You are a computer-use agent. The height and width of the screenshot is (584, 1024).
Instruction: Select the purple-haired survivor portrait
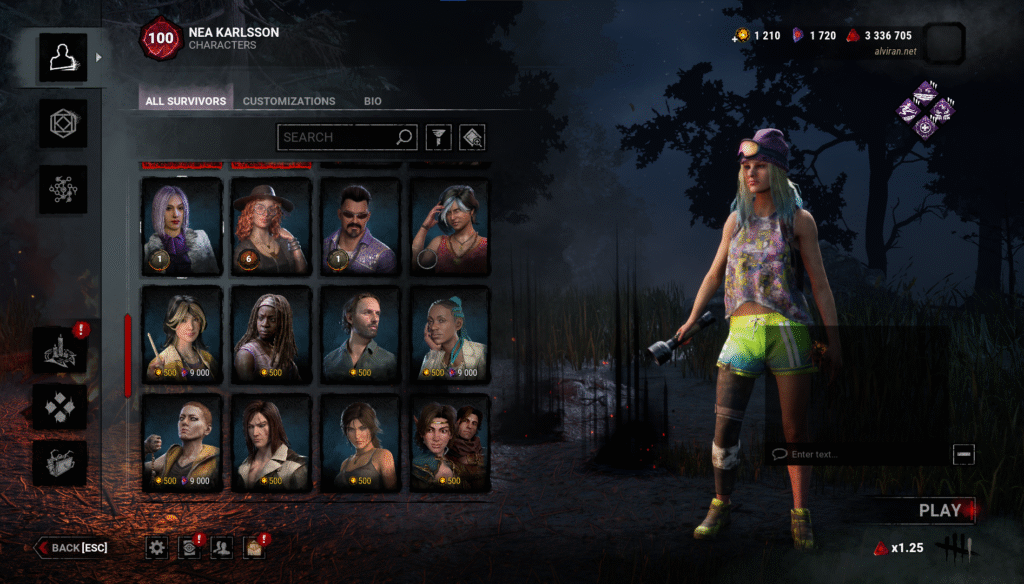(x=181, y=227)
